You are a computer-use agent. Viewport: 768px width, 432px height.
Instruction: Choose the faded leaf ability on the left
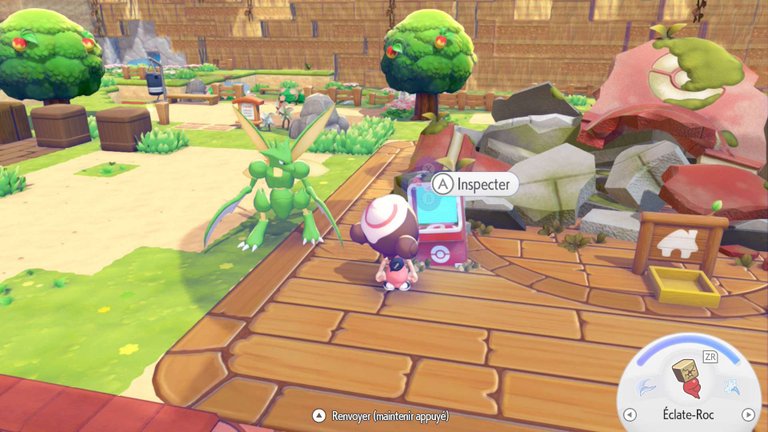(647, 386)
